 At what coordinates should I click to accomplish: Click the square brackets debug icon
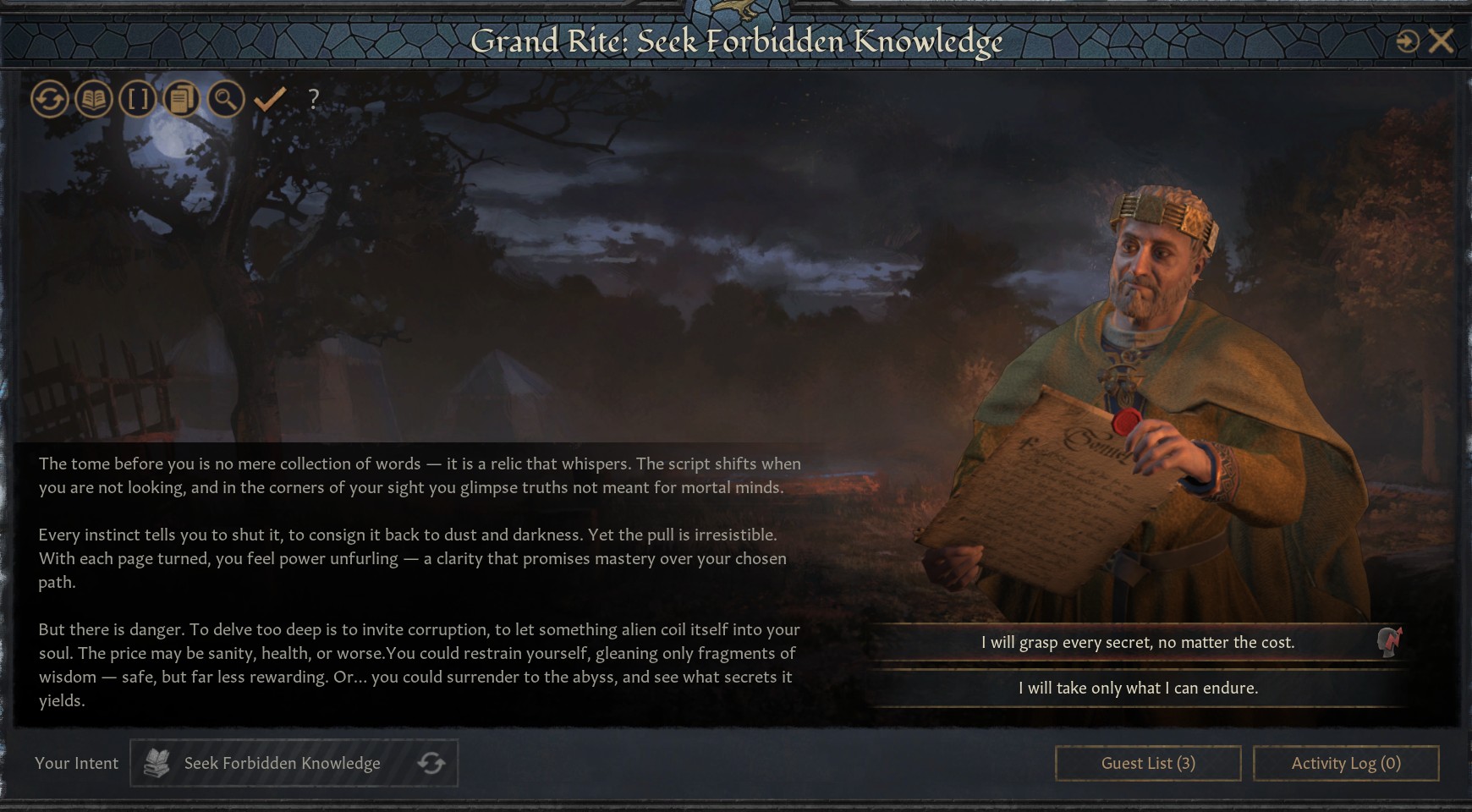click(137, 100)
